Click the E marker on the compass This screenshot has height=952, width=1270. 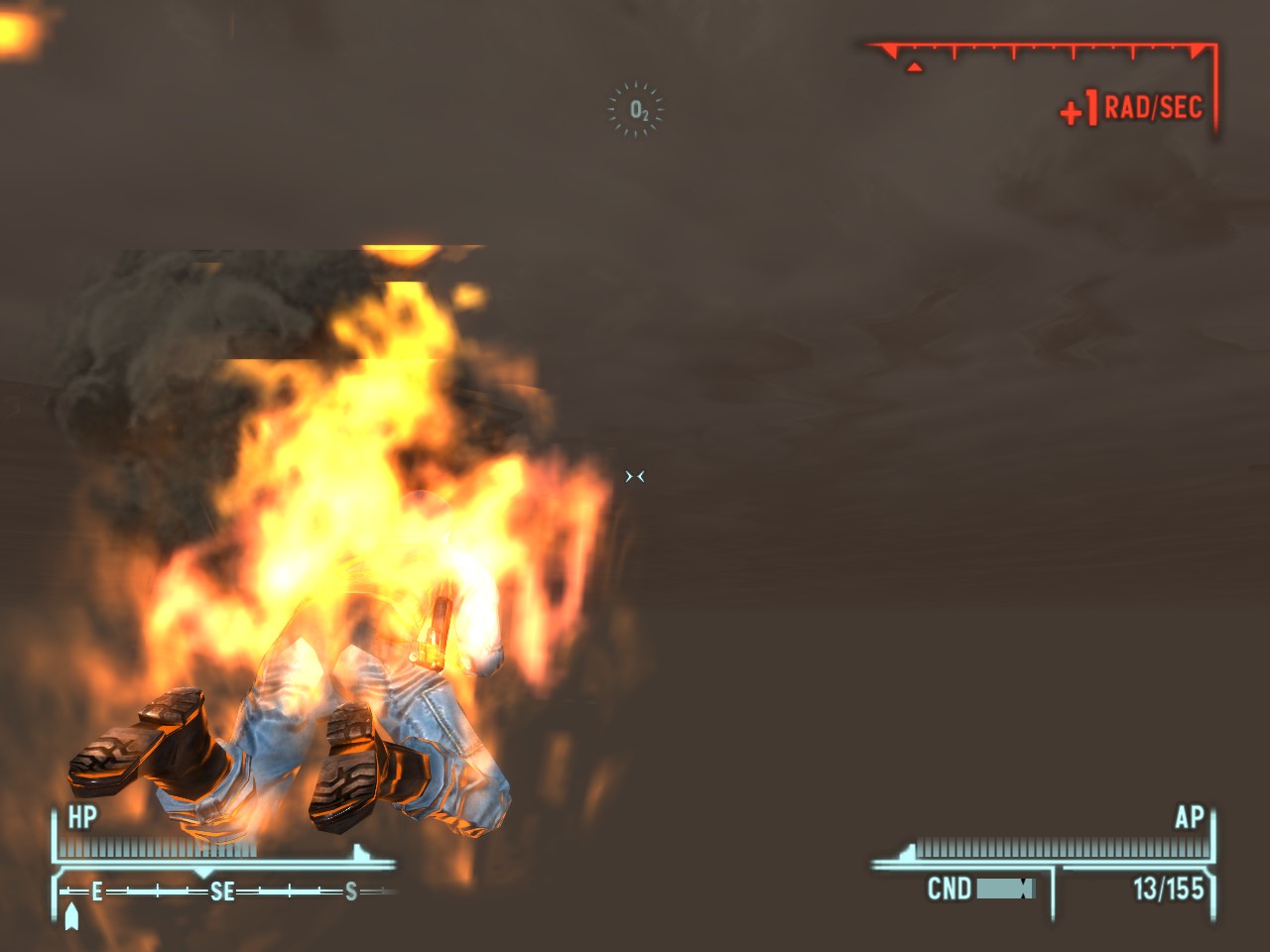pos(95,891)
